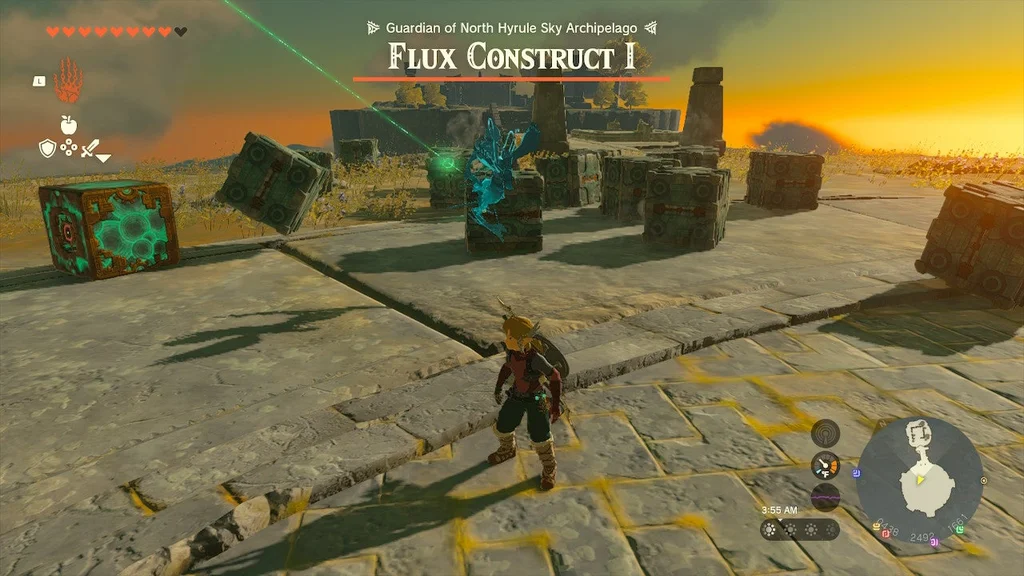Choose the sword weapon quick-swap icon
Image resolution: width=1024 pixels, height=576 pixels.
pos(90,149)
